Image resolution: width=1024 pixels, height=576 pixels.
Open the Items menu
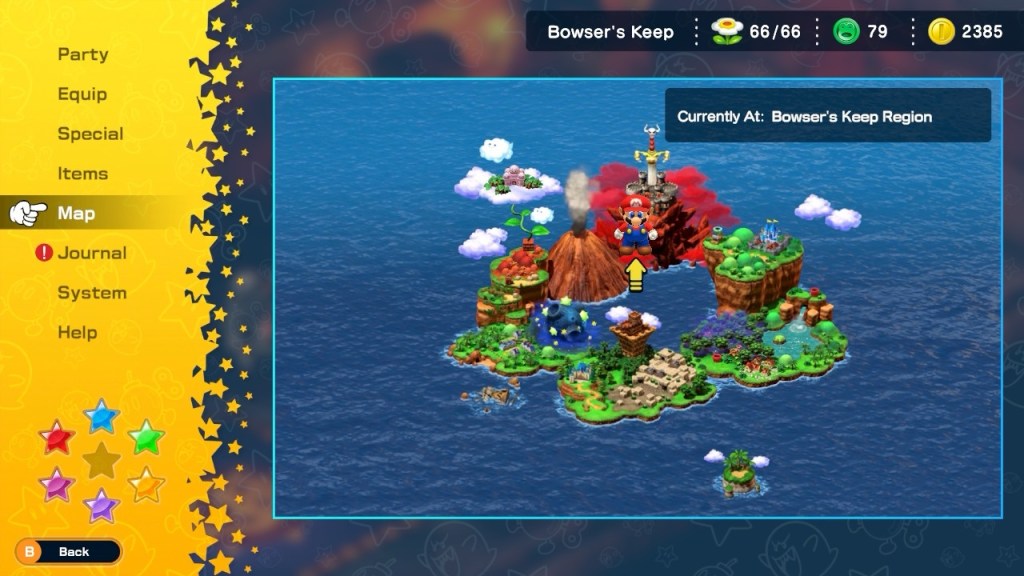point(82,174)
